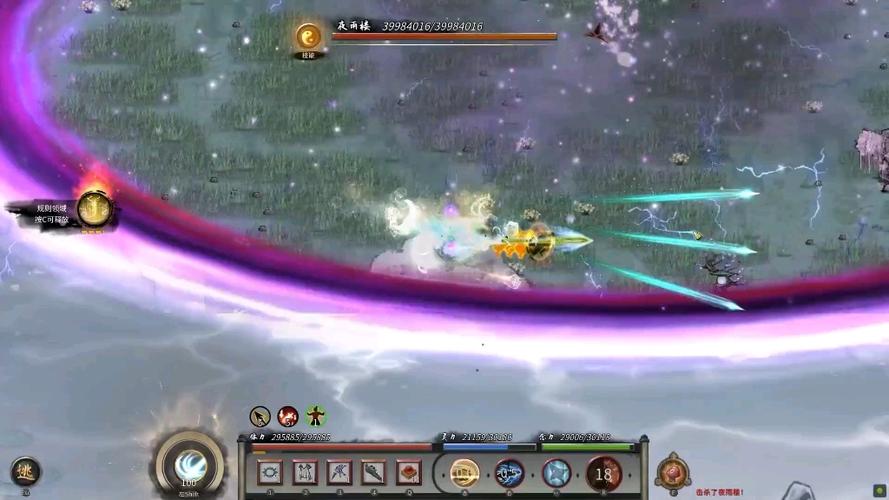
Task: Click the red skill on 18 cooldown
Action: [x=603, y=473]
